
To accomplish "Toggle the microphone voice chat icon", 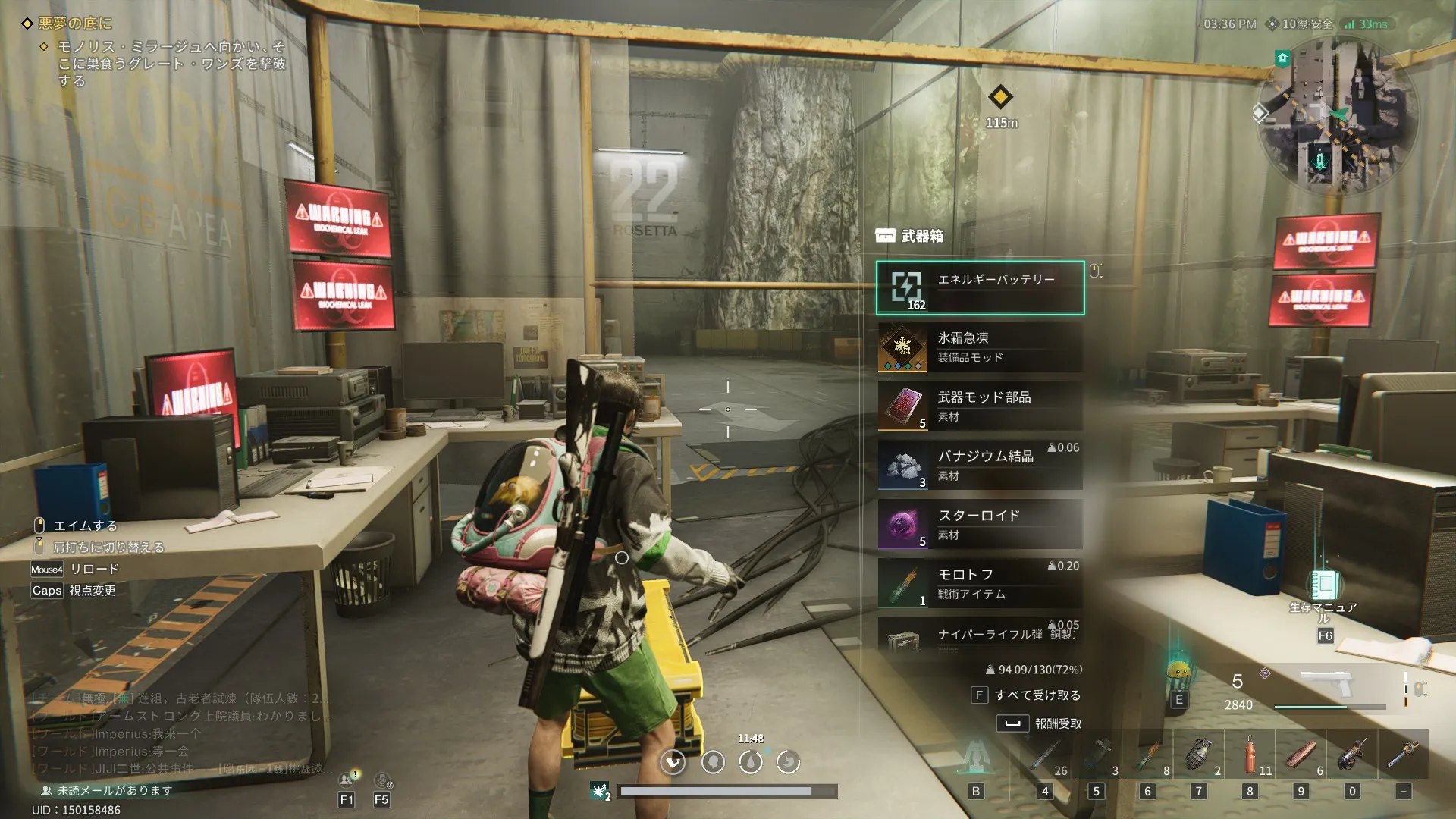I will click(x=1320, y=161).
